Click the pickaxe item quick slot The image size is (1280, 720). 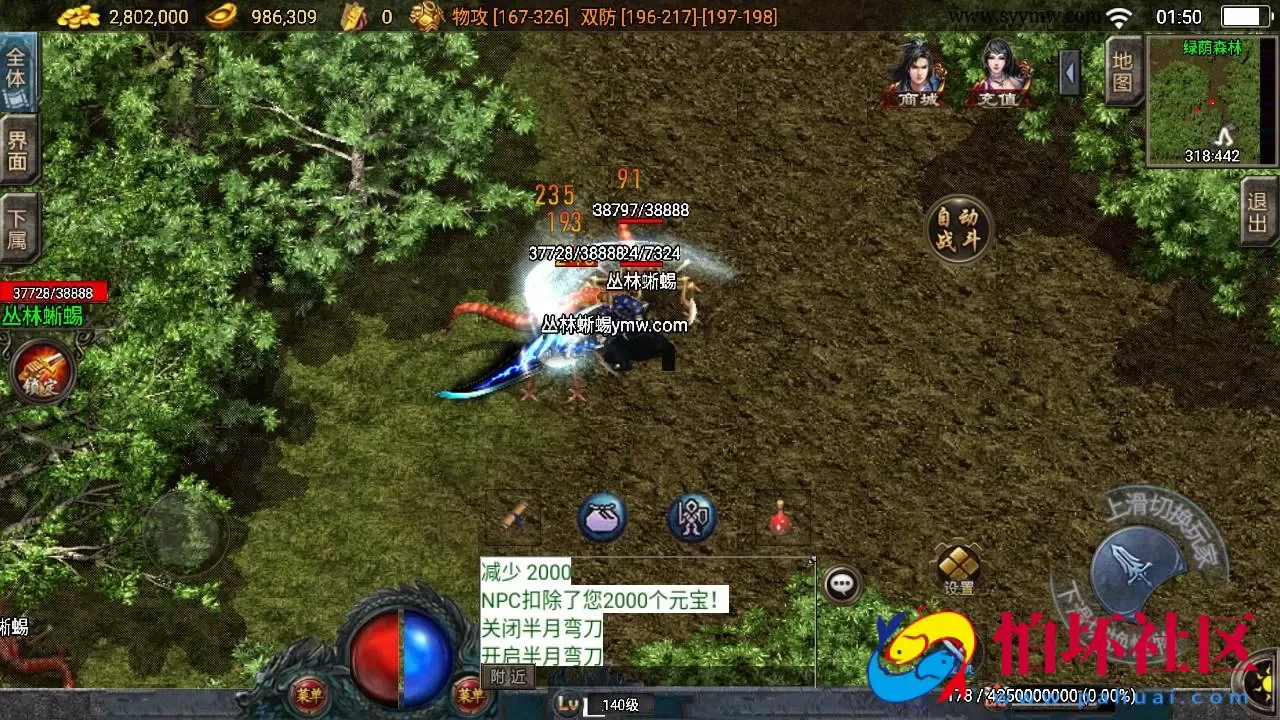click(515, 516)
